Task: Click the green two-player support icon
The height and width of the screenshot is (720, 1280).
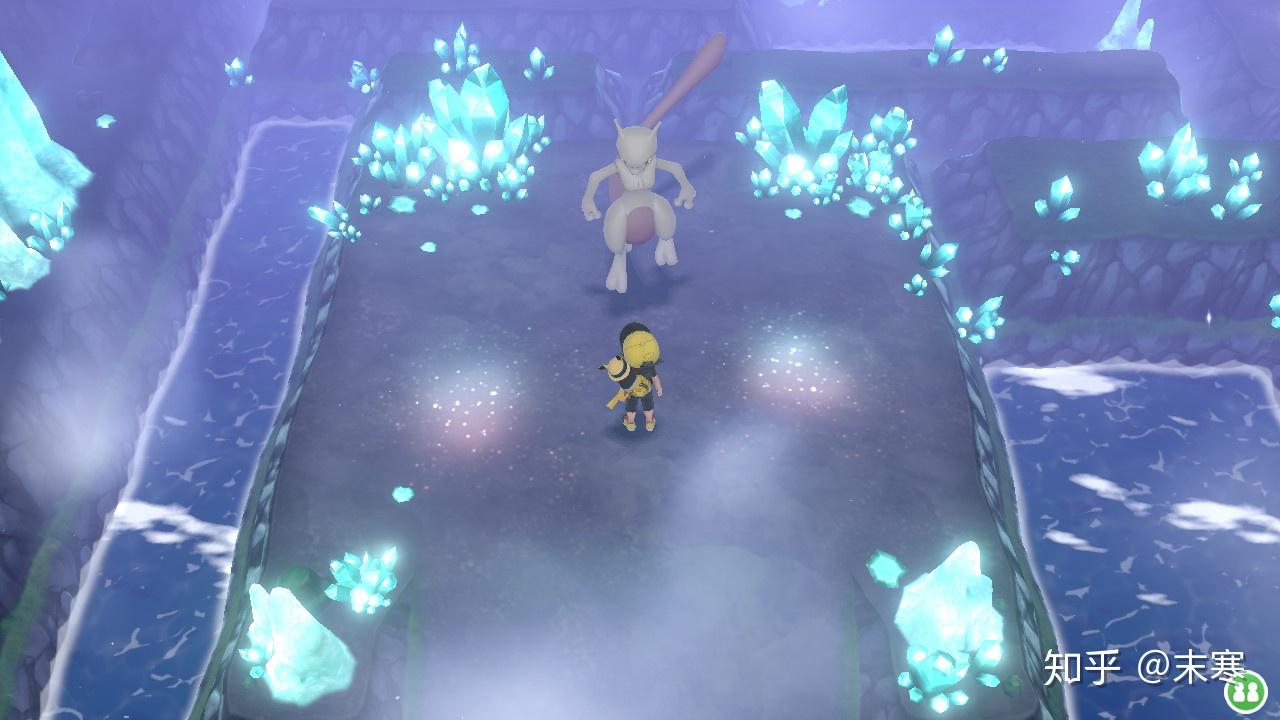Action: [x=1245, y=689]
